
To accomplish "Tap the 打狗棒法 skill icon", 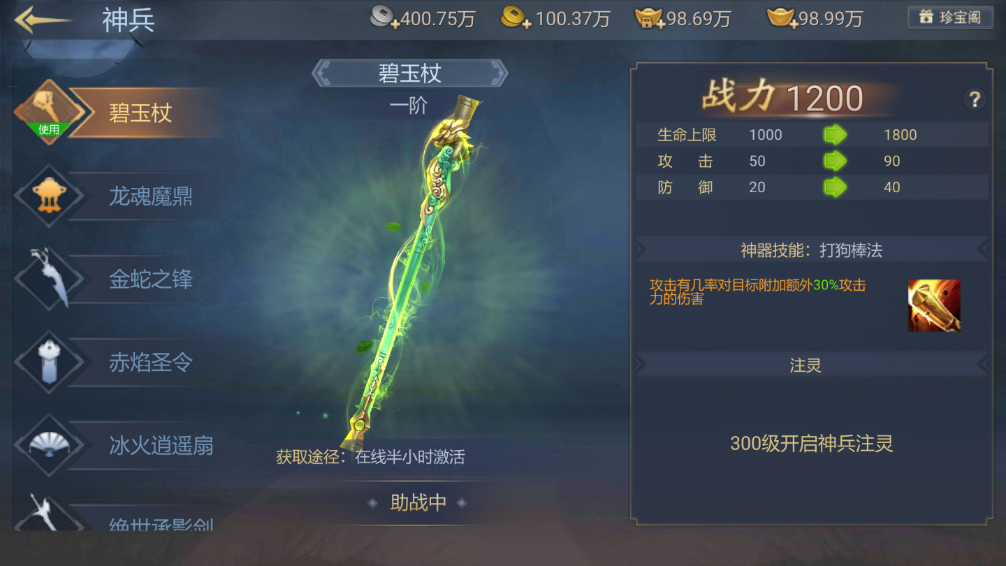I will (x=934, y=305).
